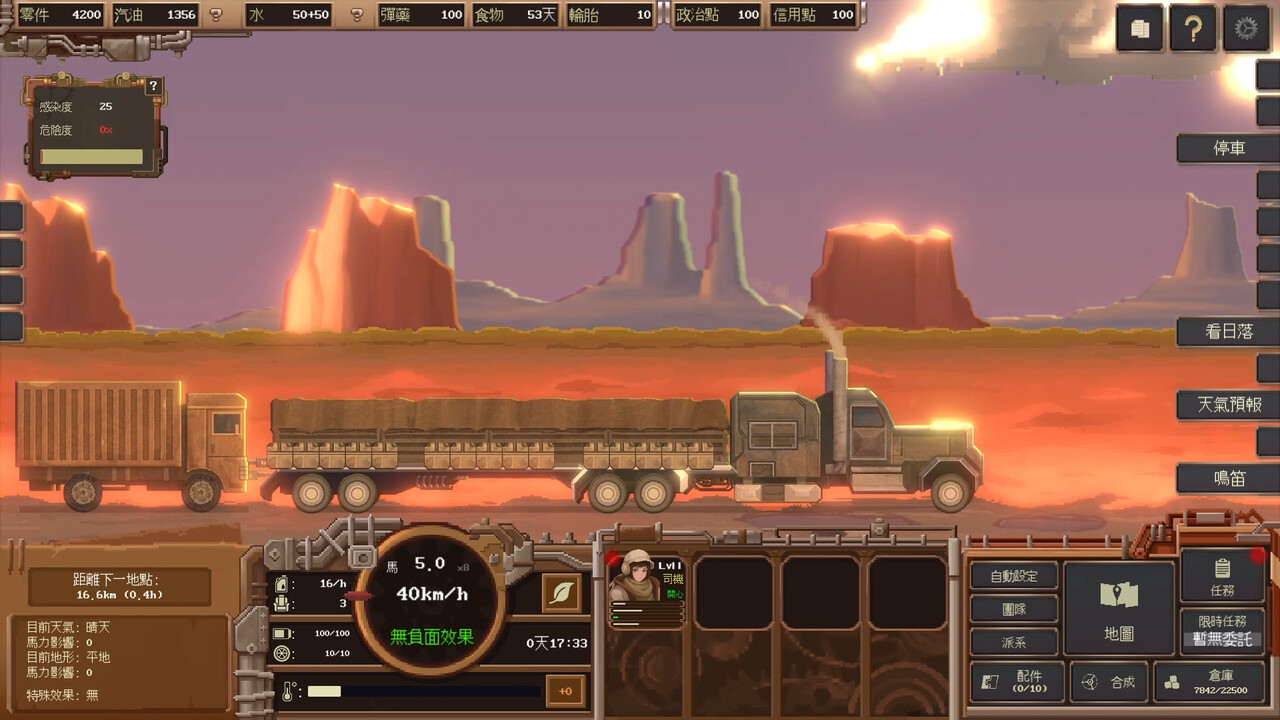Open the journal book icon
Screen dimensions: 1280x720
tap(1140, 29)
